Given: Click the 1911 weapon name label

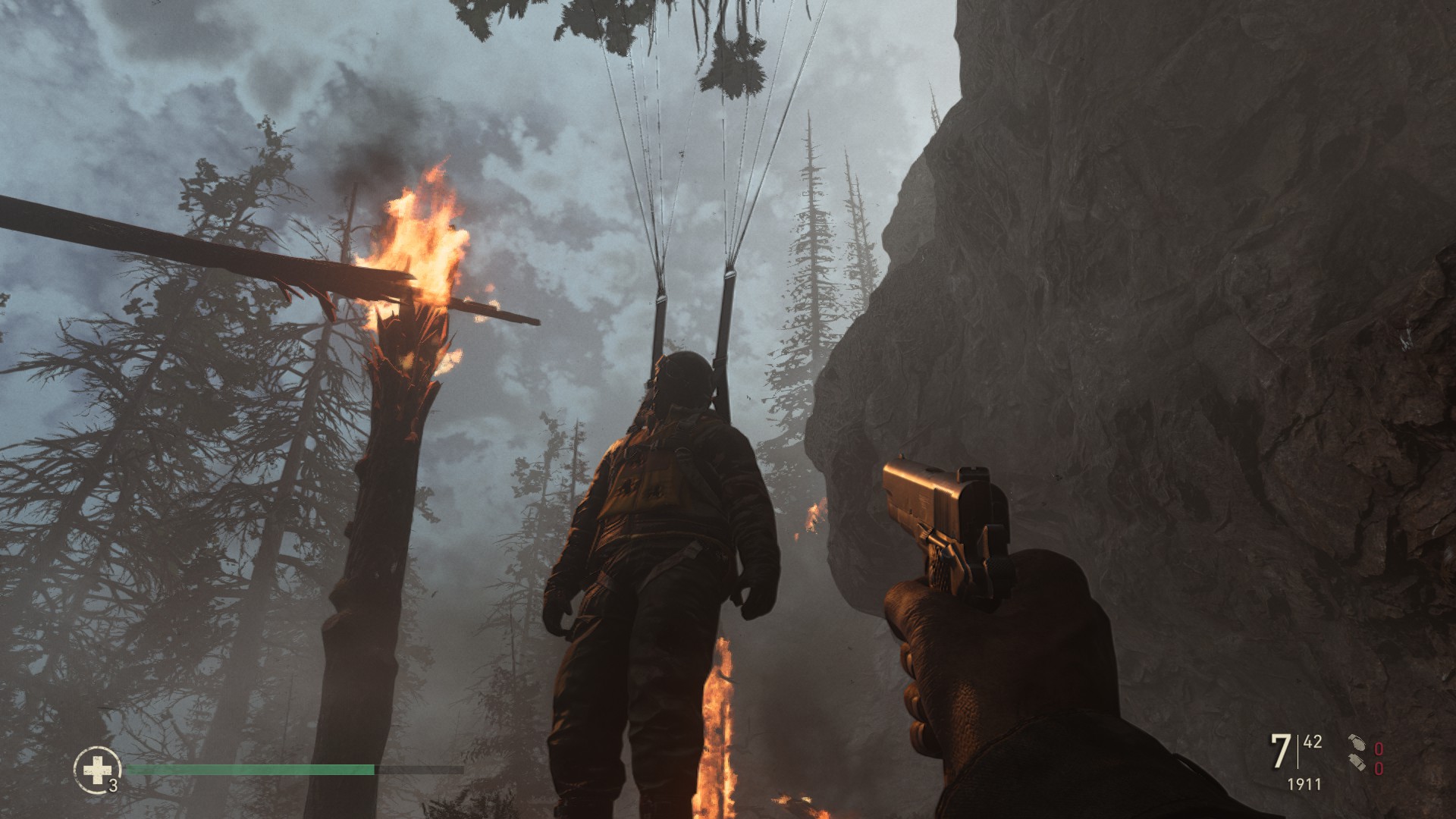Looking at the screenshot, I should (1304, 784).
